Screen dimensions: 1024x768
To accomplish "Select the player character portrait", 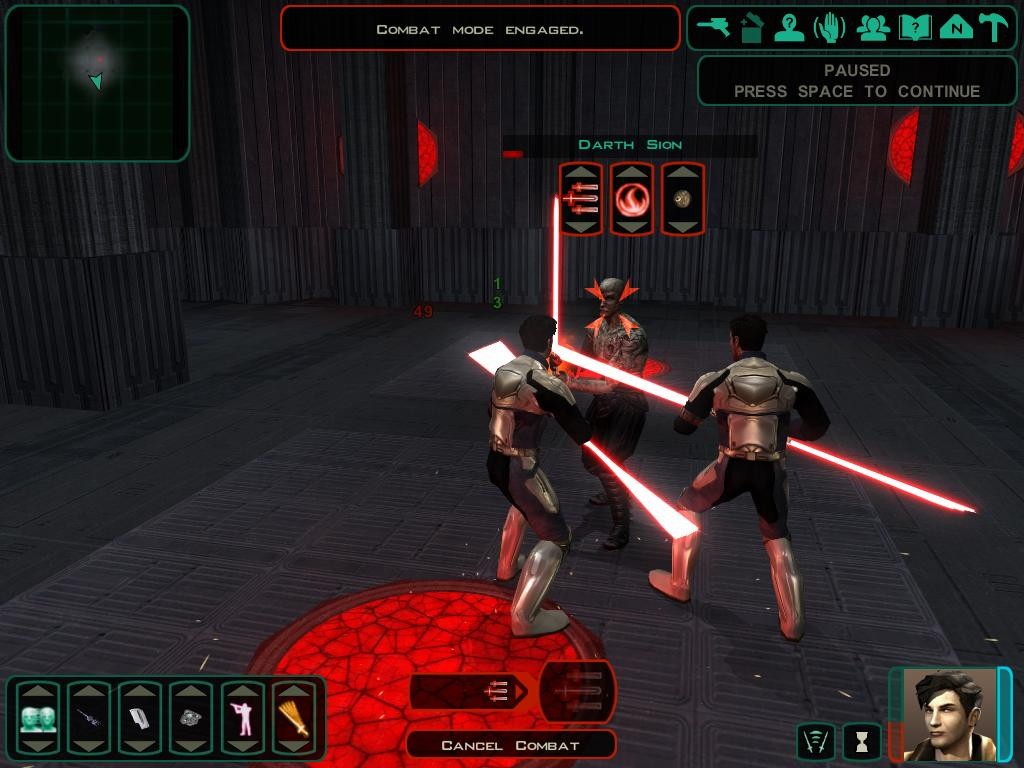I will click(x=949, y=714).
